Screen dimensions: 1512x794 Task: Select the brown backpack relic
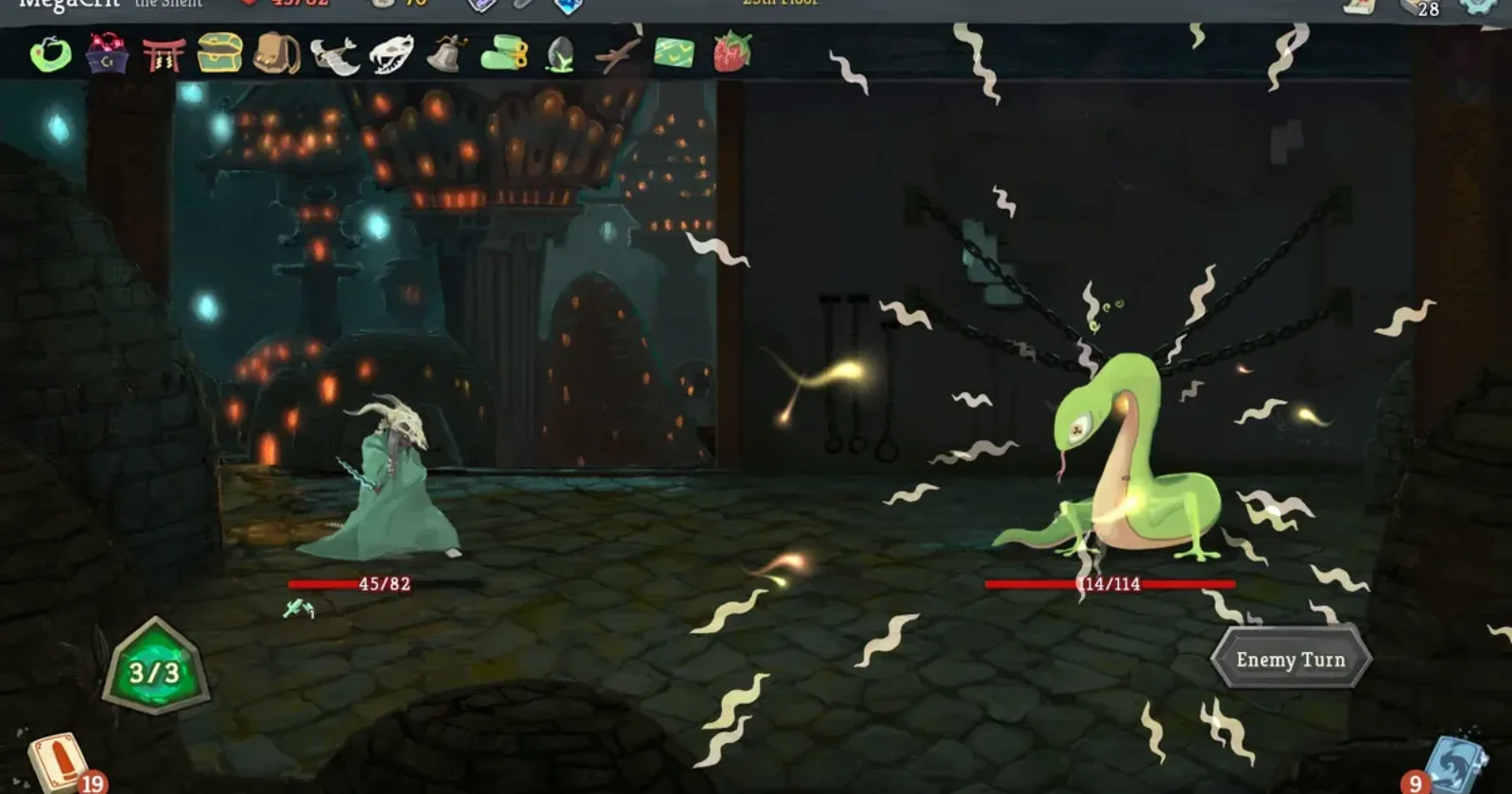[x=276, y=54]
